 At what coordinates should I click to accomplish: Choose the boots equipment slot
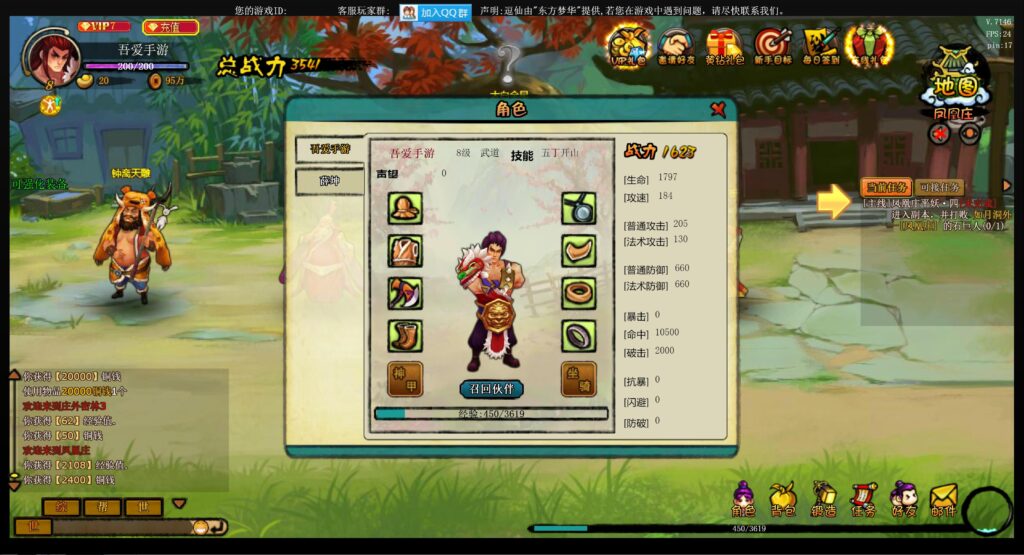point(405,336)
